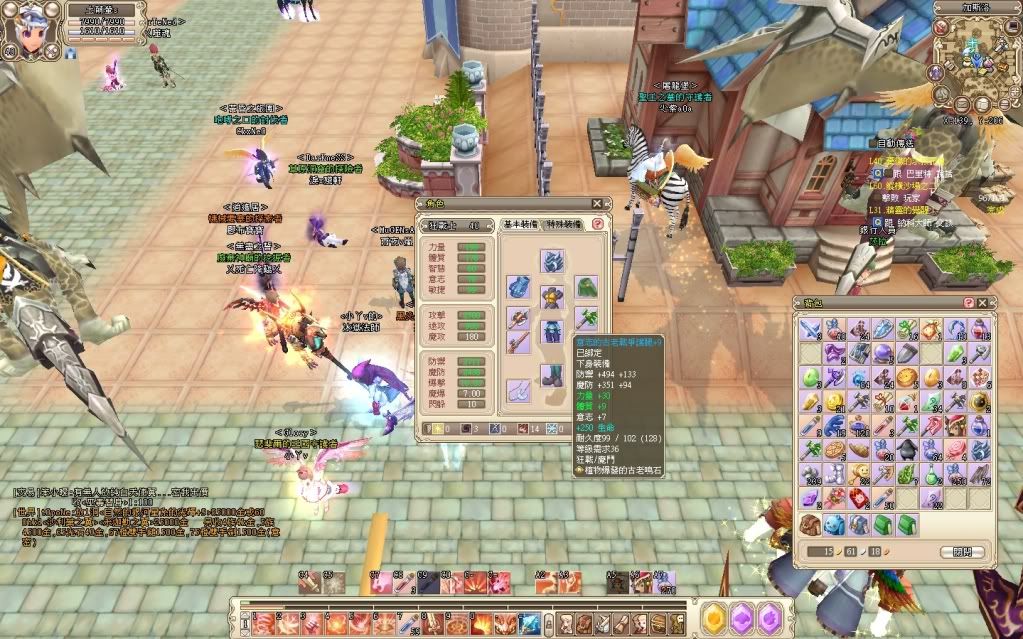The width and height of the screenshot is (1023, 639).
Task: Select the green potion flask in backpack
Action: [x=933, y=473]
